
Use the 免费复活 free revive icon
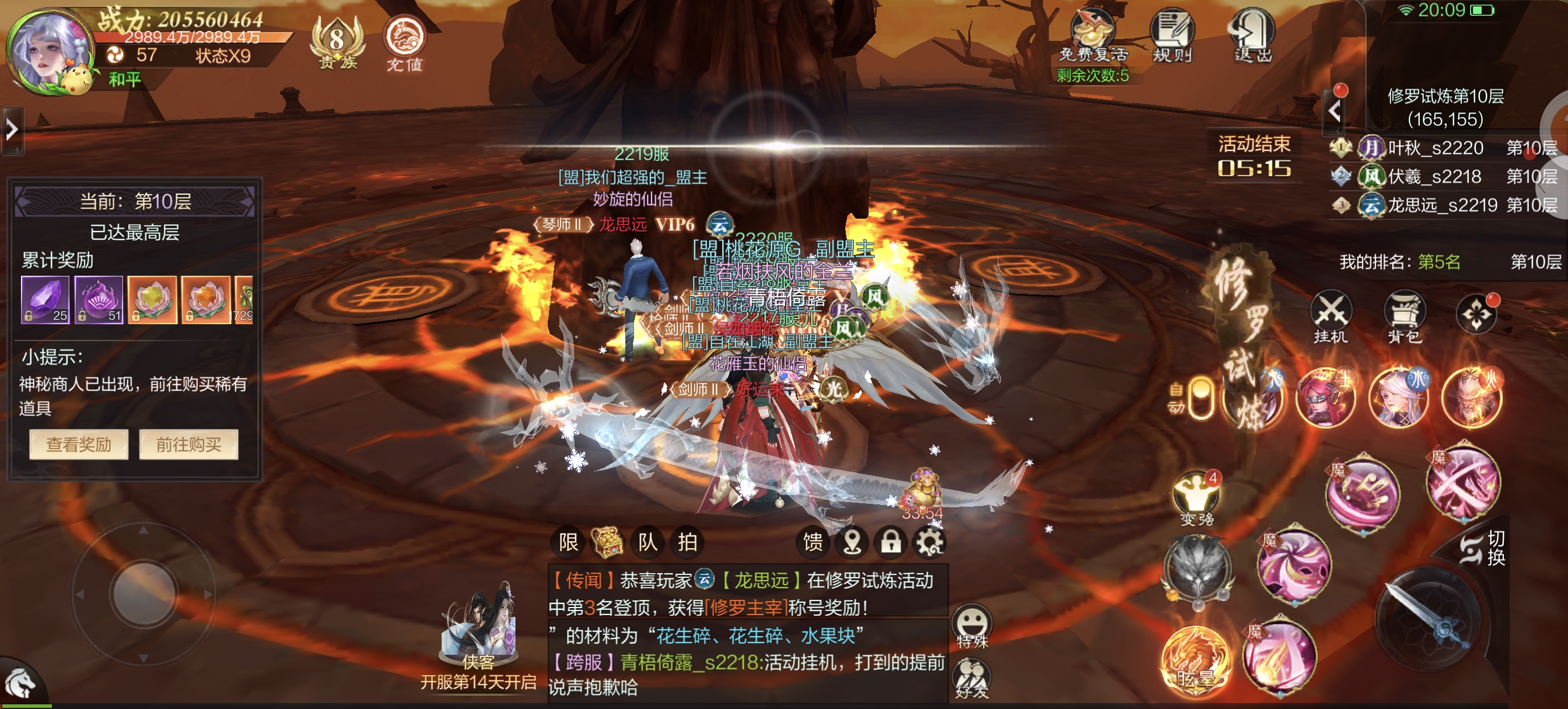point(1093,36)
